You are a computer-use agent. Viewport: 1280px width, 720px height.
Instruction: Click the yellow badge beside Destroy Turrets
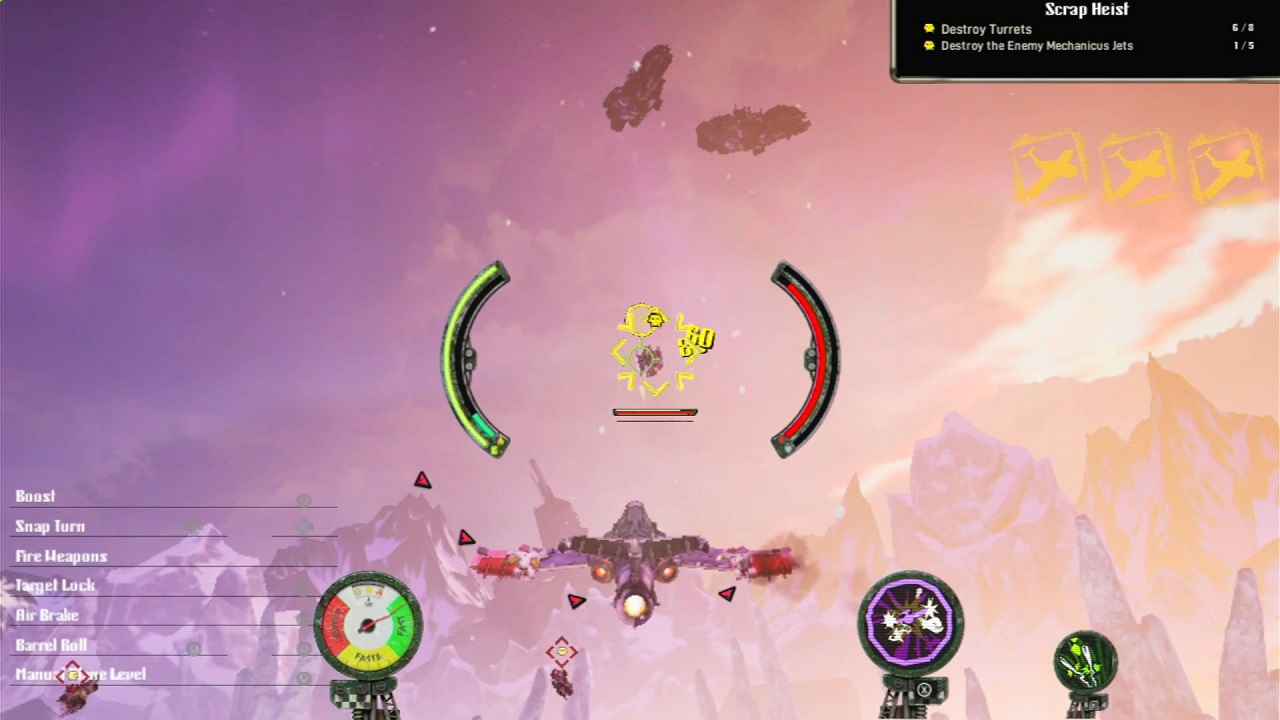coord(930,29)
